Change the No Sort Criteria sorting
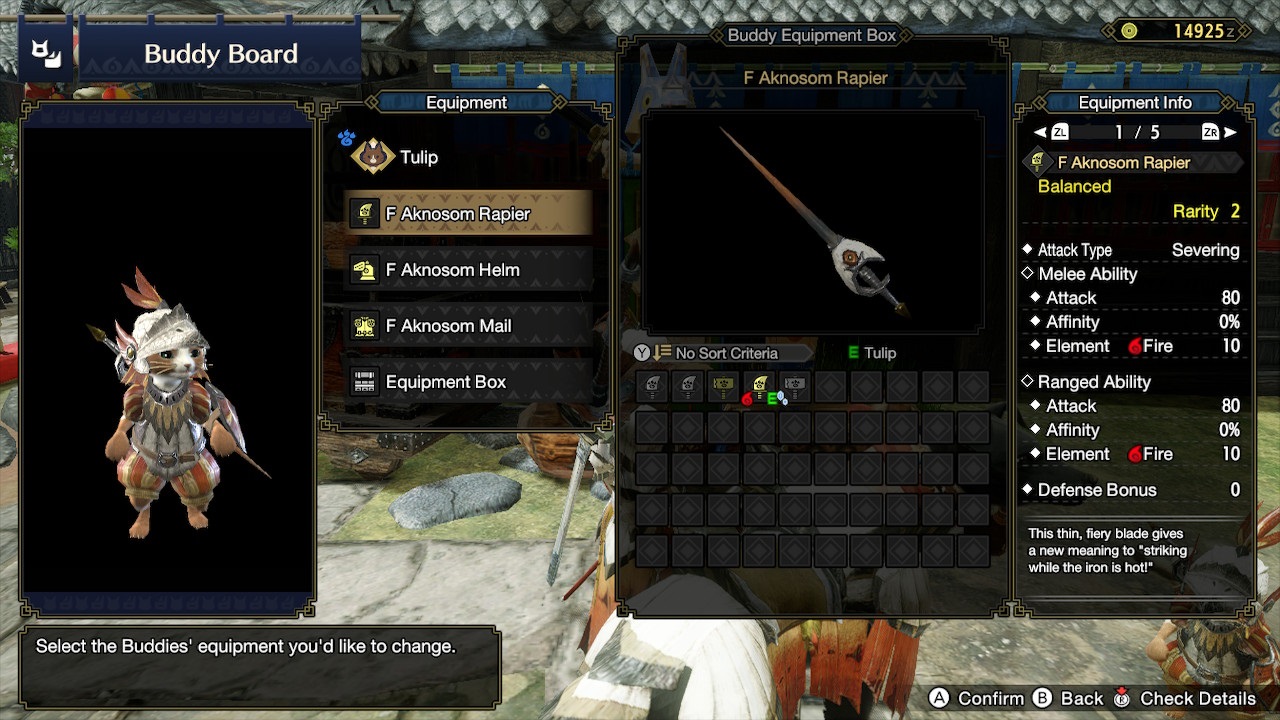Screen dimensions: 1280x720 click(x=724, y=353)
